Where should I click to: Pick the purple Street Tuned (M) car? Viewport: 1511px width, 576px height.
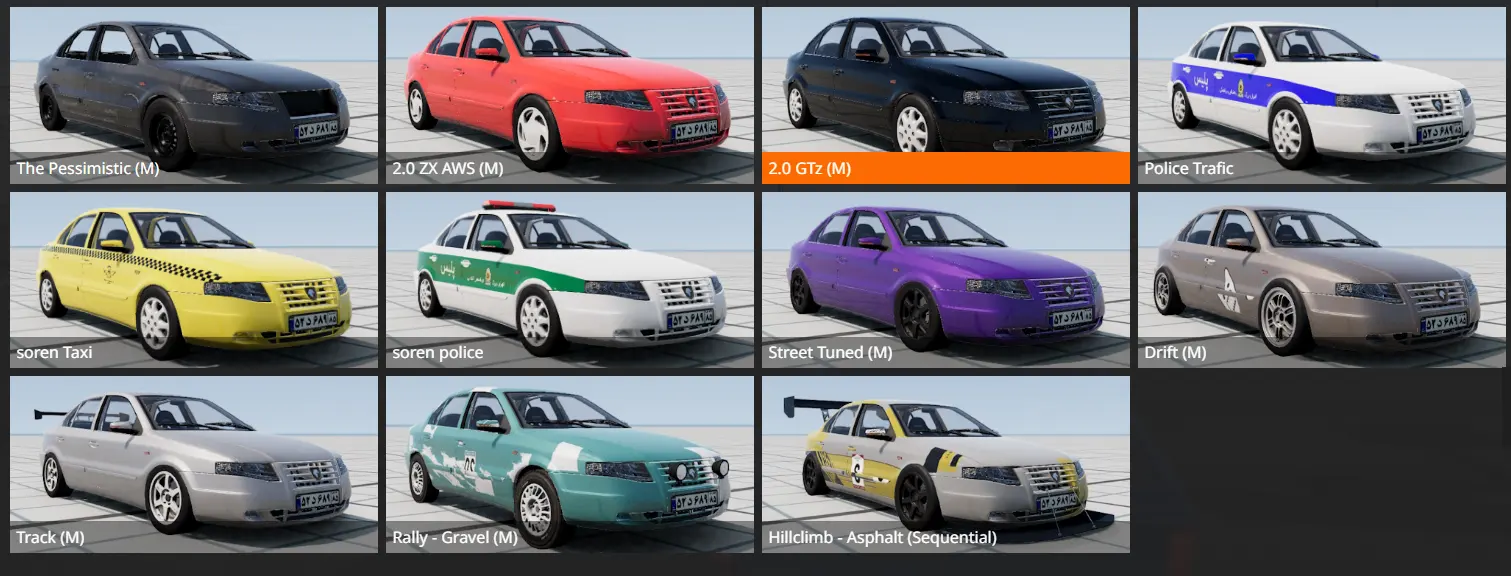tap(946, 279)
